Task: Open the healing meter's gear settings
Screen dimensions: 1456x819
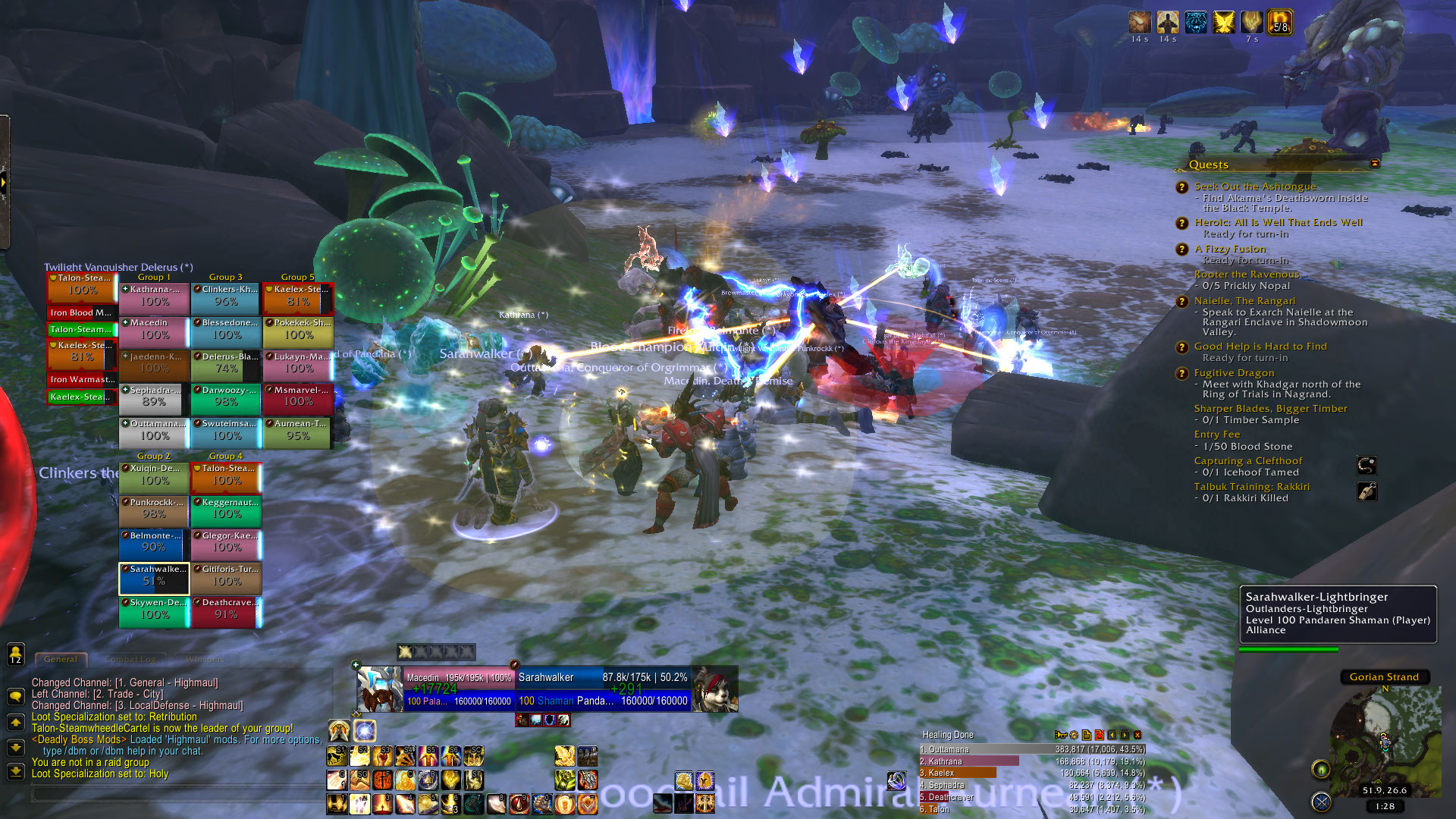Action: pos(1074,735)
